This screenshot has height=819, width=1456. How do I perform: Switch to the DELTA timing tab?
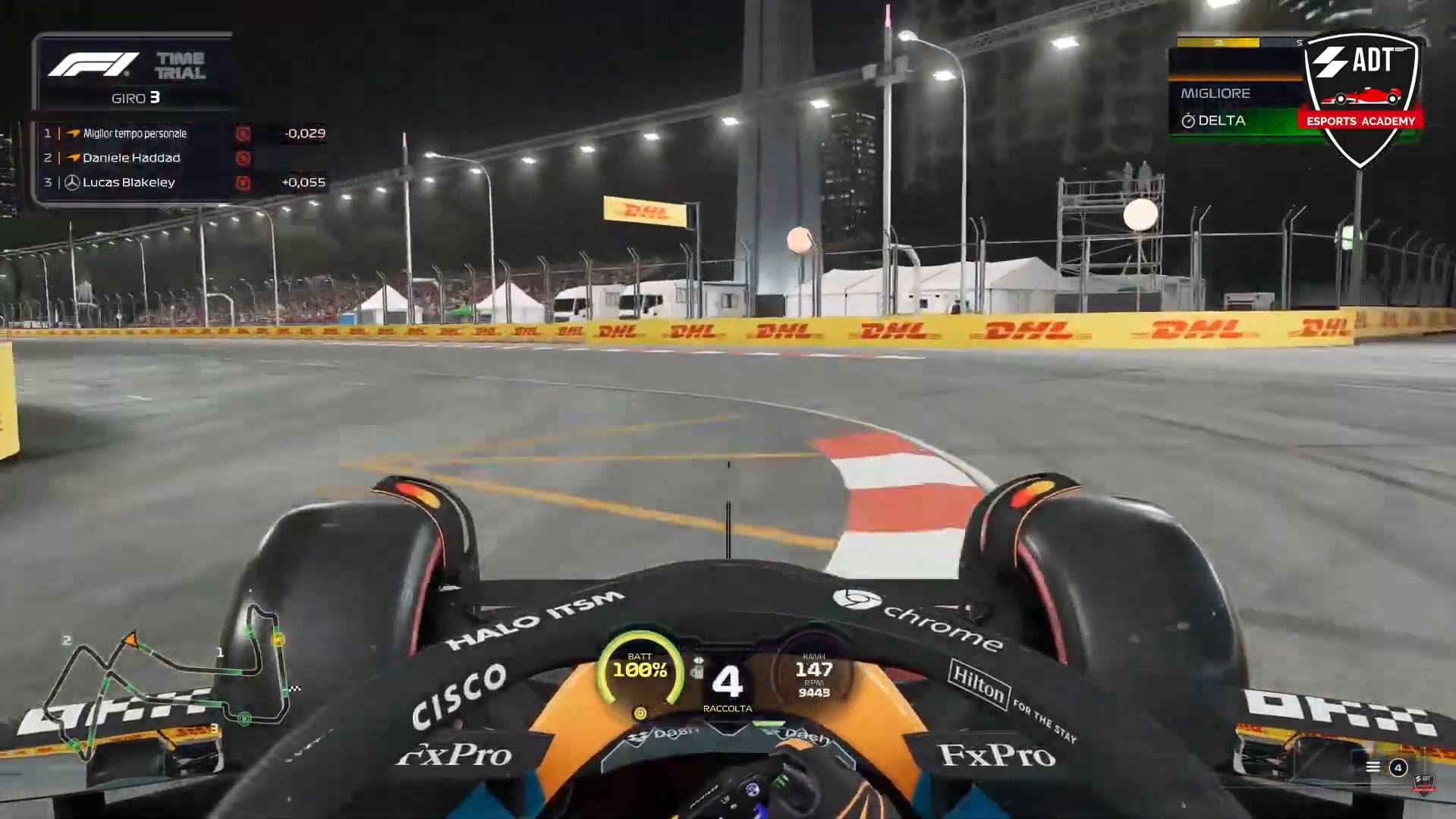1222,120
